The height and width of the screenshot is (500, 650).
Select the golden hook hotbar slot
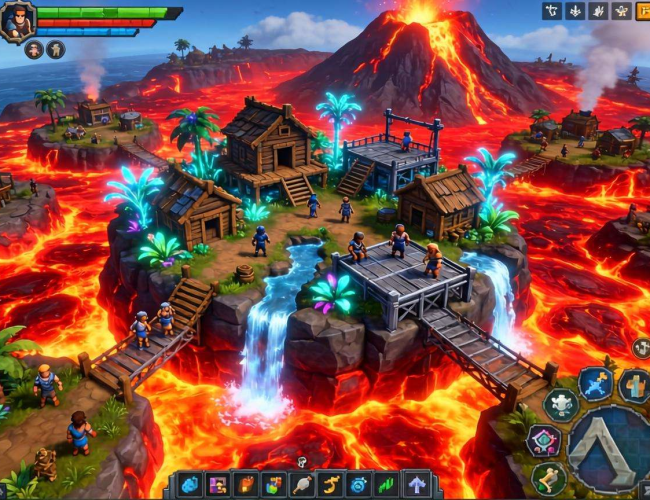tap(330, 485)
